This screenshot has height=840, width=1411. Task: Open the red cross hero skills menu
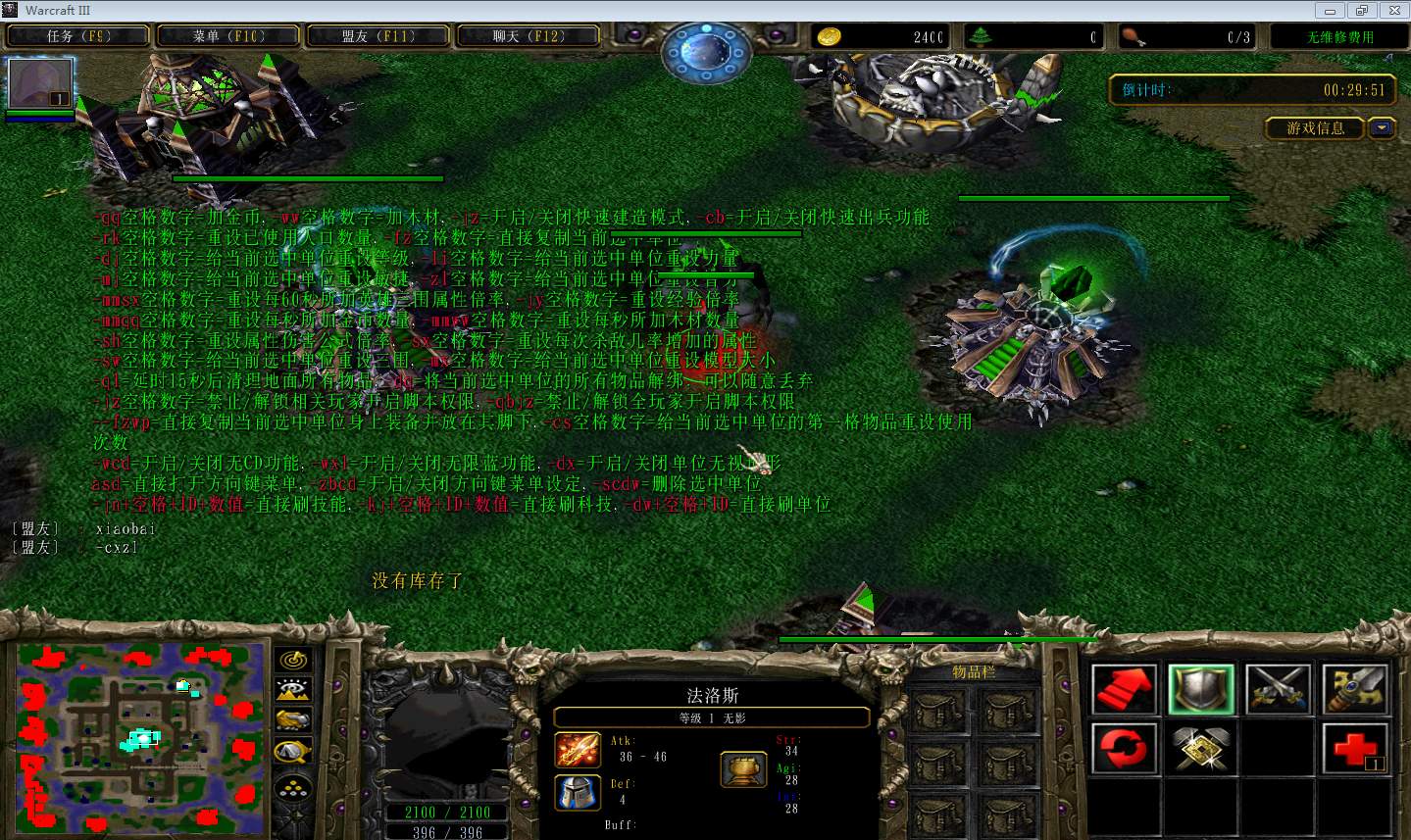(x=1354, y=749)
